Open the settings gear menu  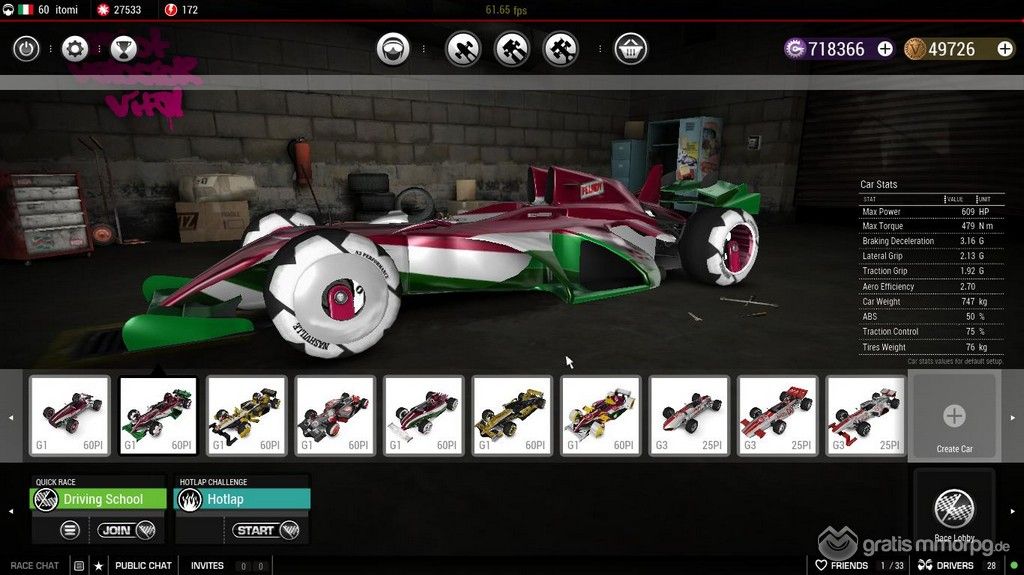point(75,48)
